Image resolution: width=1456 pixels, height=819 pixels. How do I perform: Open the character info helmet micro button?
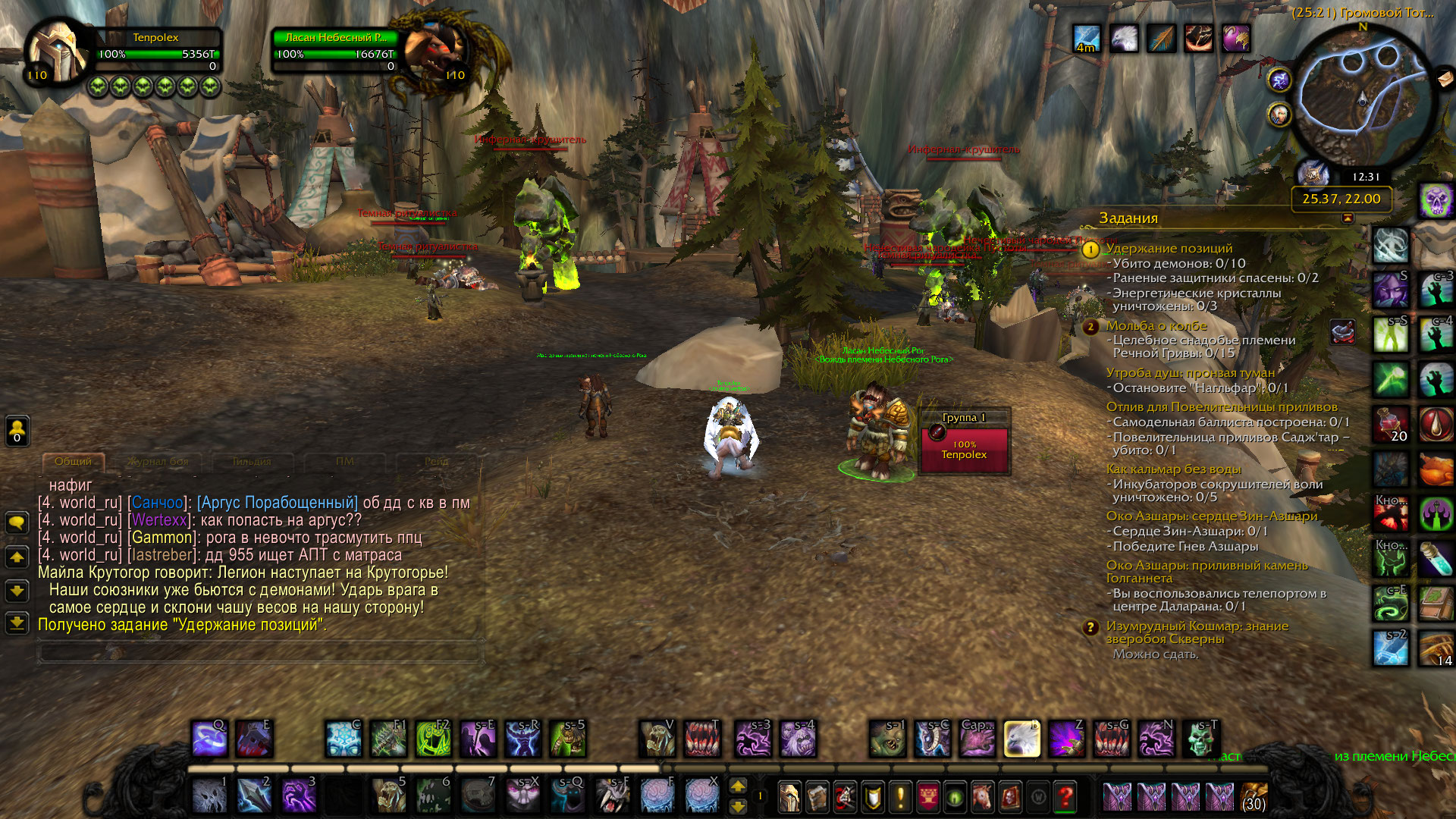coord(789,797)
